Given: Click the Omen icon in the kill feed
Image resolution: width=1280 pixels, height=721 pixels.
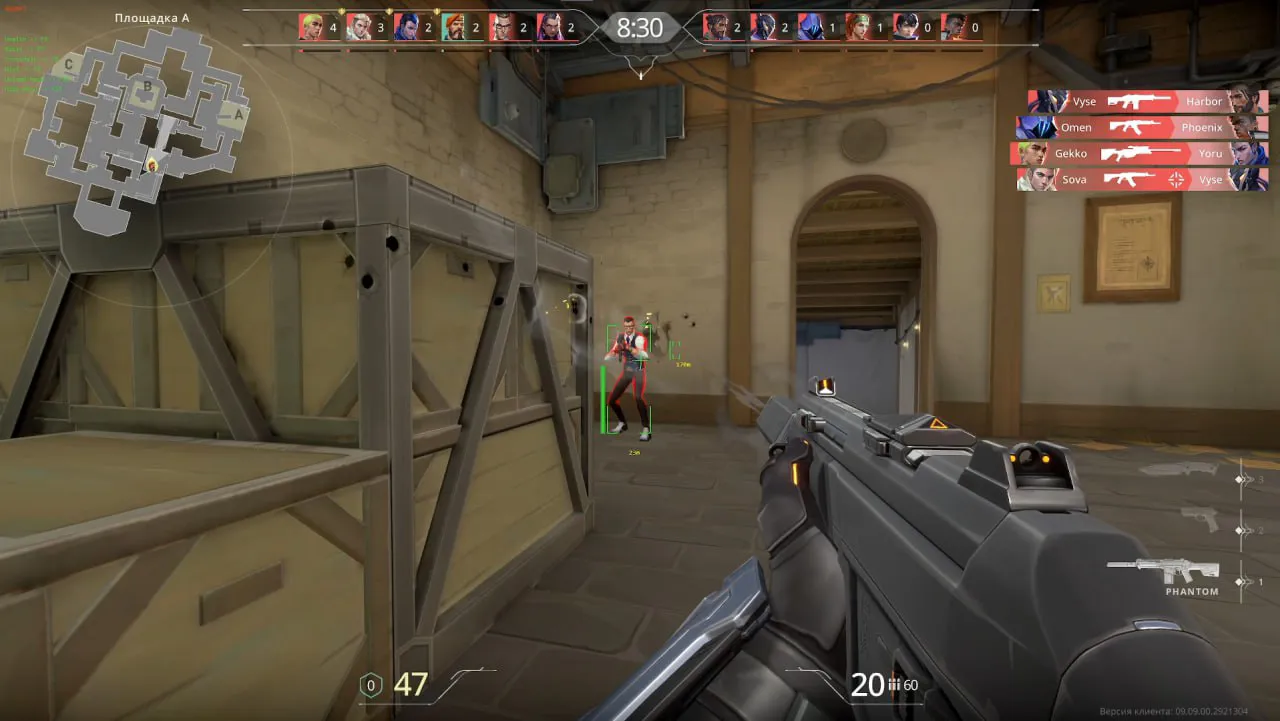Looking at the screenshot, I should pyautogui.click(x=1038, y=127).
